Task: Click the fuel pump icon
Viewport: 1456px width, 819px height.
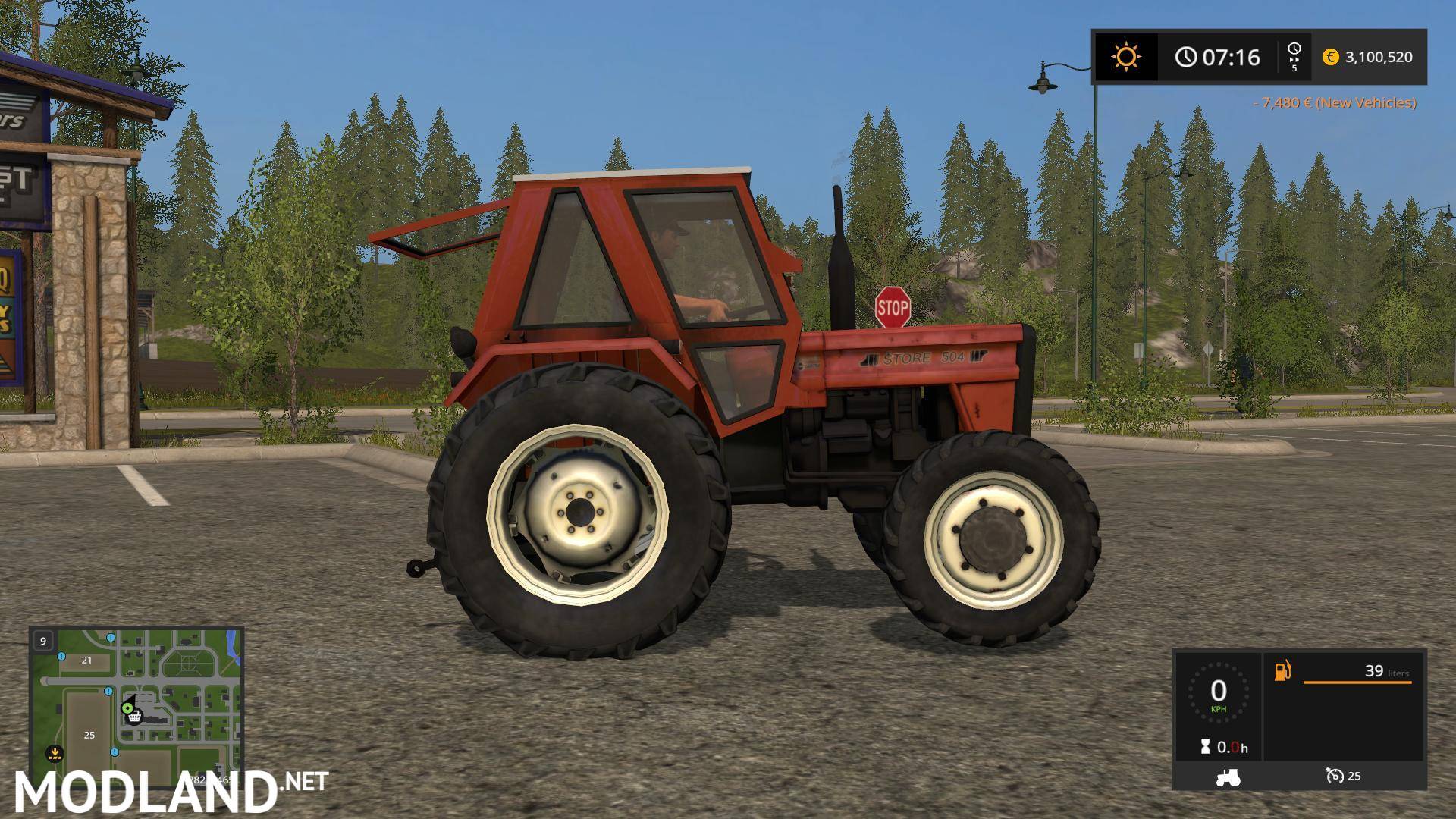Action: [1282, 670]
